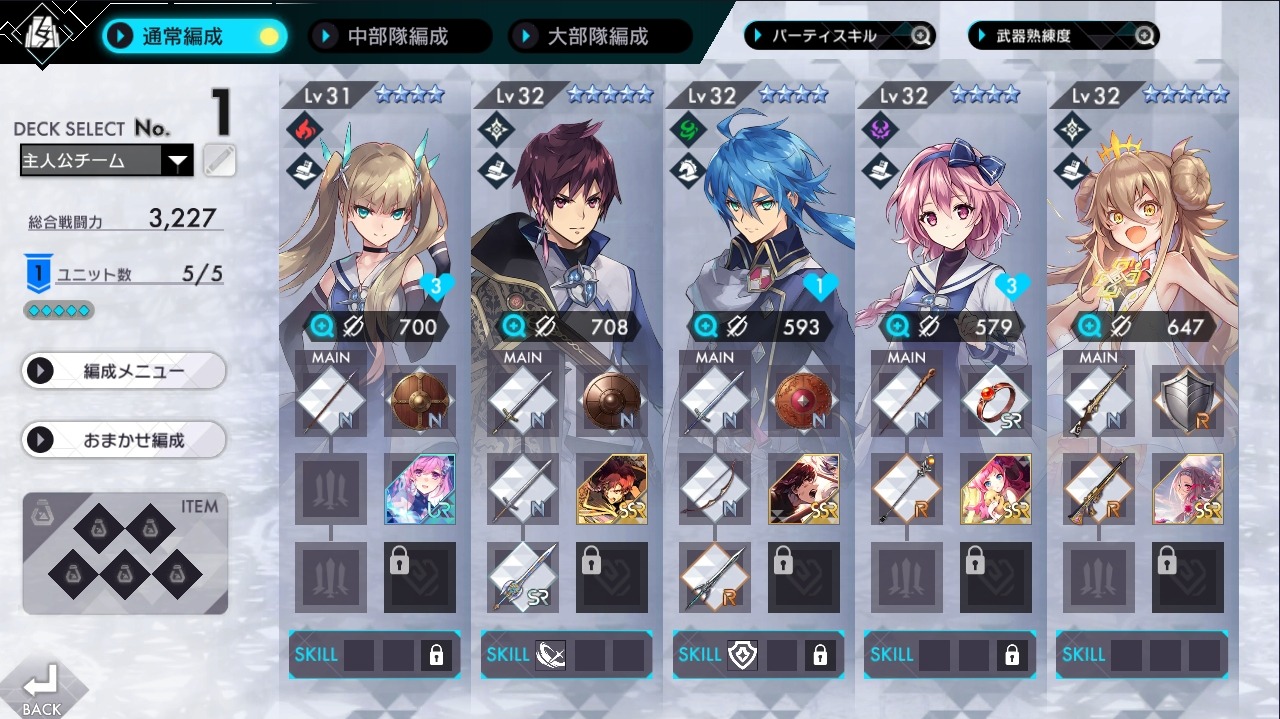
Task: Show the 武器熟練度 details
Action: click(x=1063, y=36)
